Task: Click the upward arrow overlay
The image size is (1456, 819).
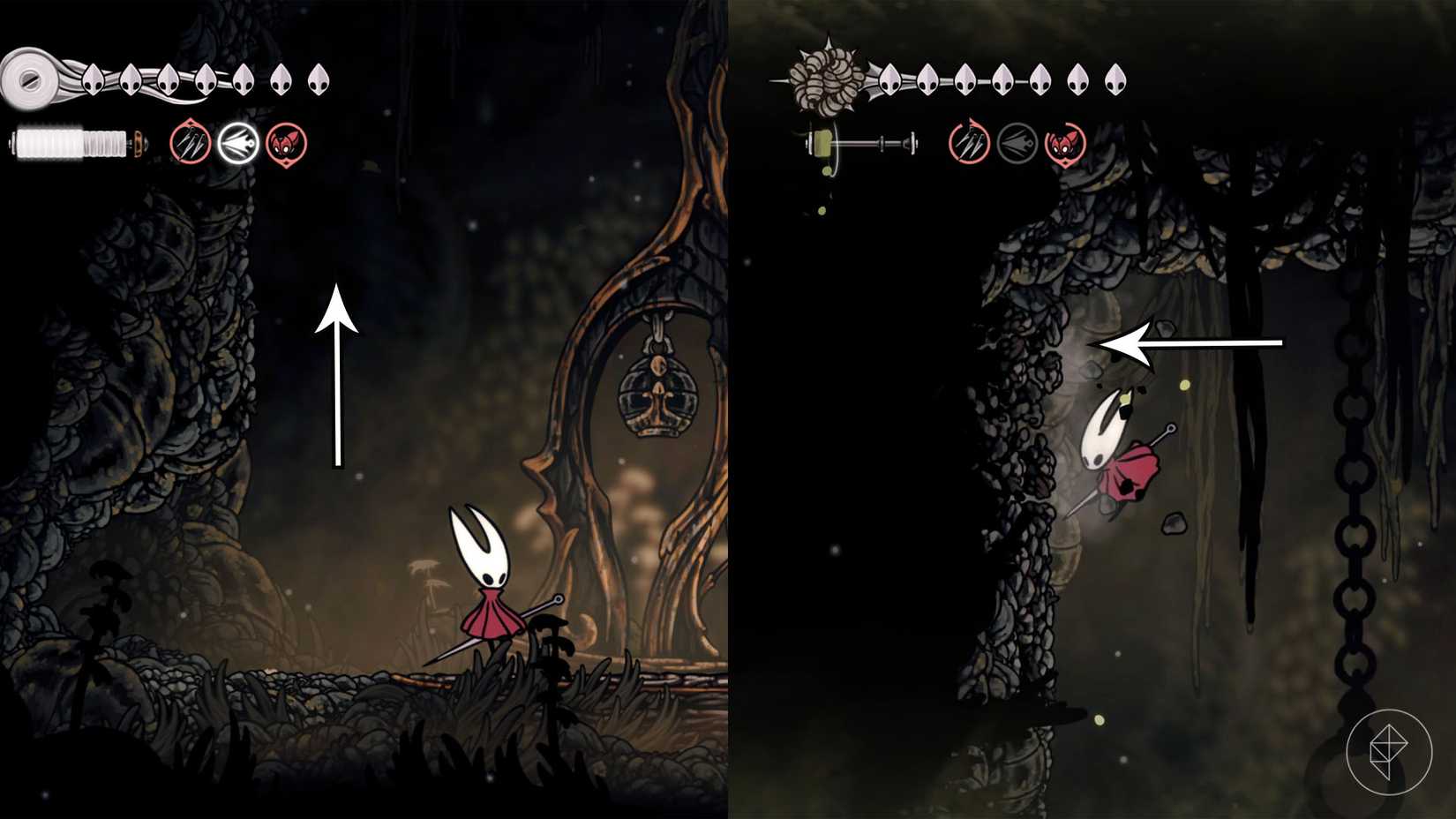Action: 338,371
